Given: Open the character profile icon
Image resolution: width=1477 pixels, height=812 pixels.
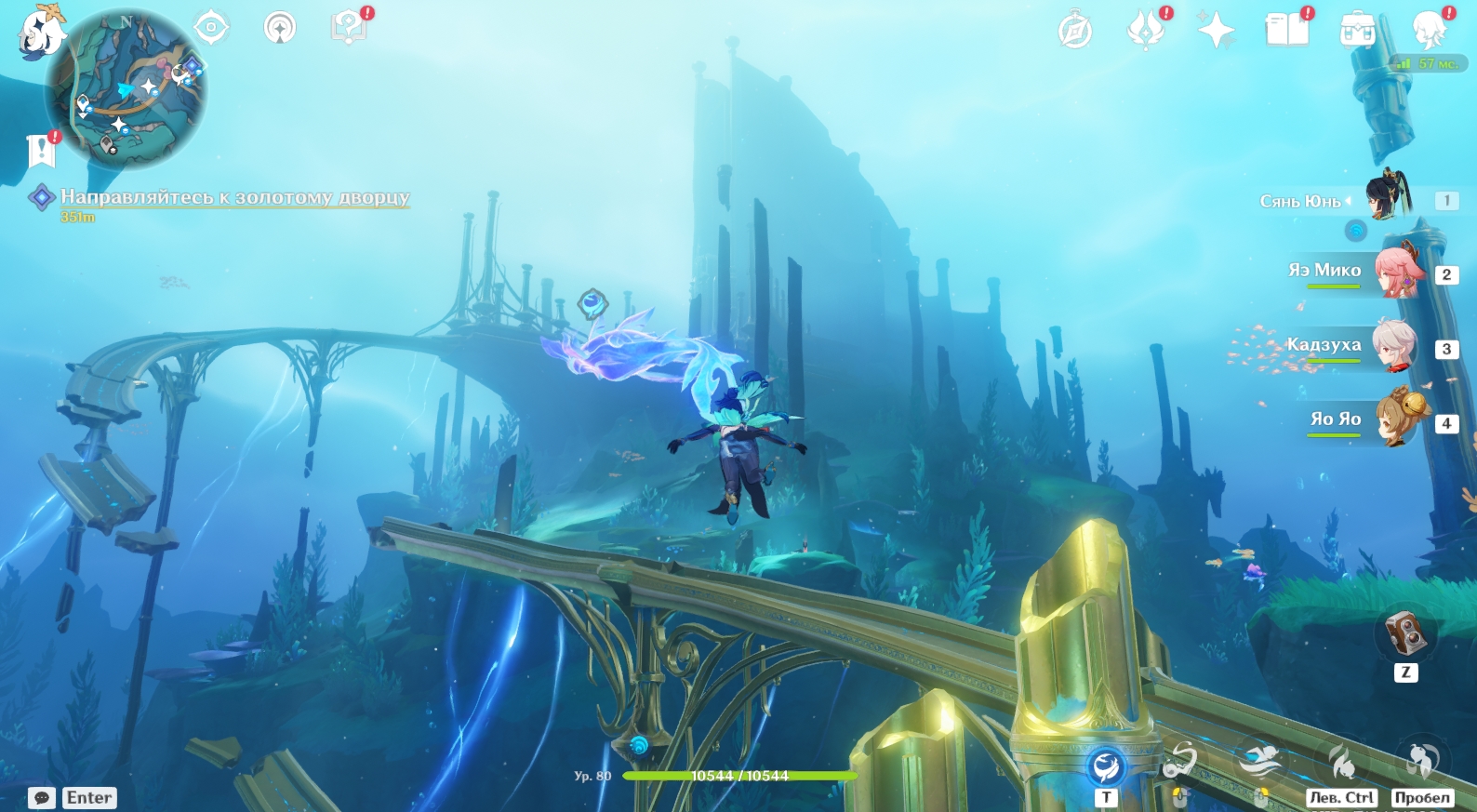Looking at the screenshot, I should 1429,30.
